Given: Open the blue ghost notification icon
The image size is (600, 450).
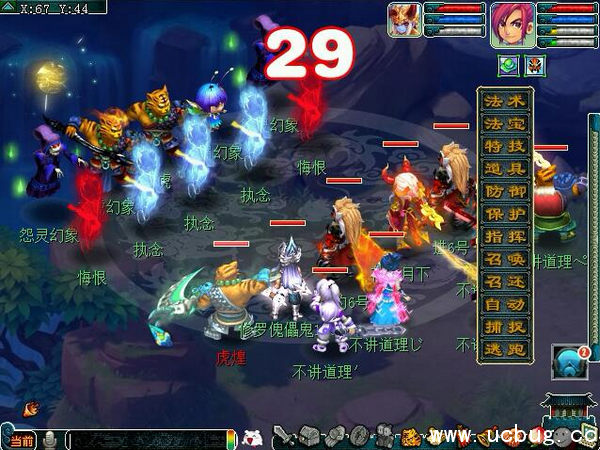Looking at the screenshot, I should pos(568,362).
